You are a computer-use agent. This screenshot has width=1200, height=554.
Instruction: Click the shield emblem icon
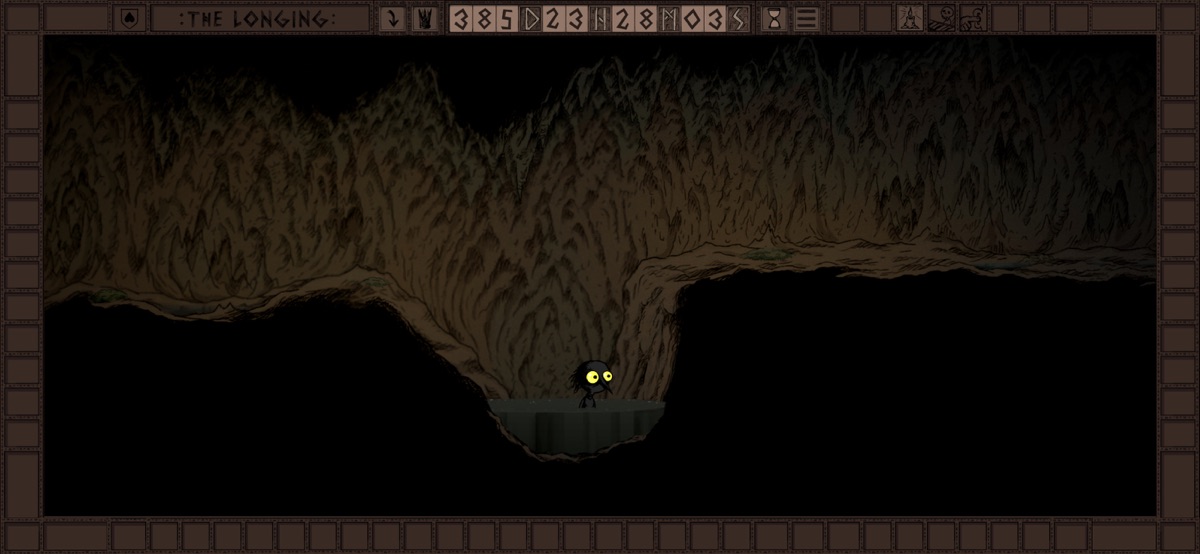coord(128,18)
